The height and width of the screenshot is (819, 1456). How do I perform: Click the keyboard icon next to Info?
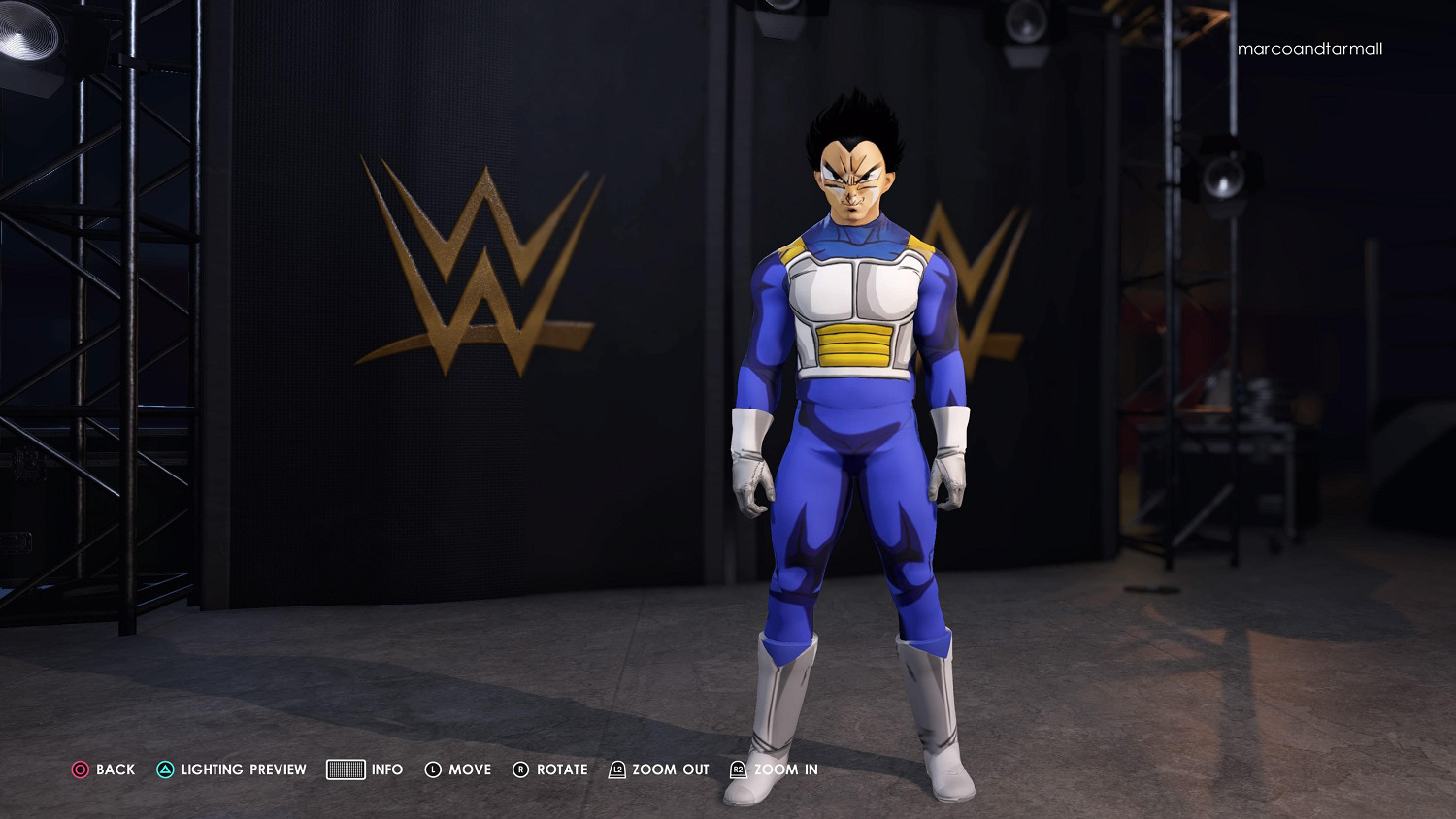pyautogui.click(x=347, y=770)
